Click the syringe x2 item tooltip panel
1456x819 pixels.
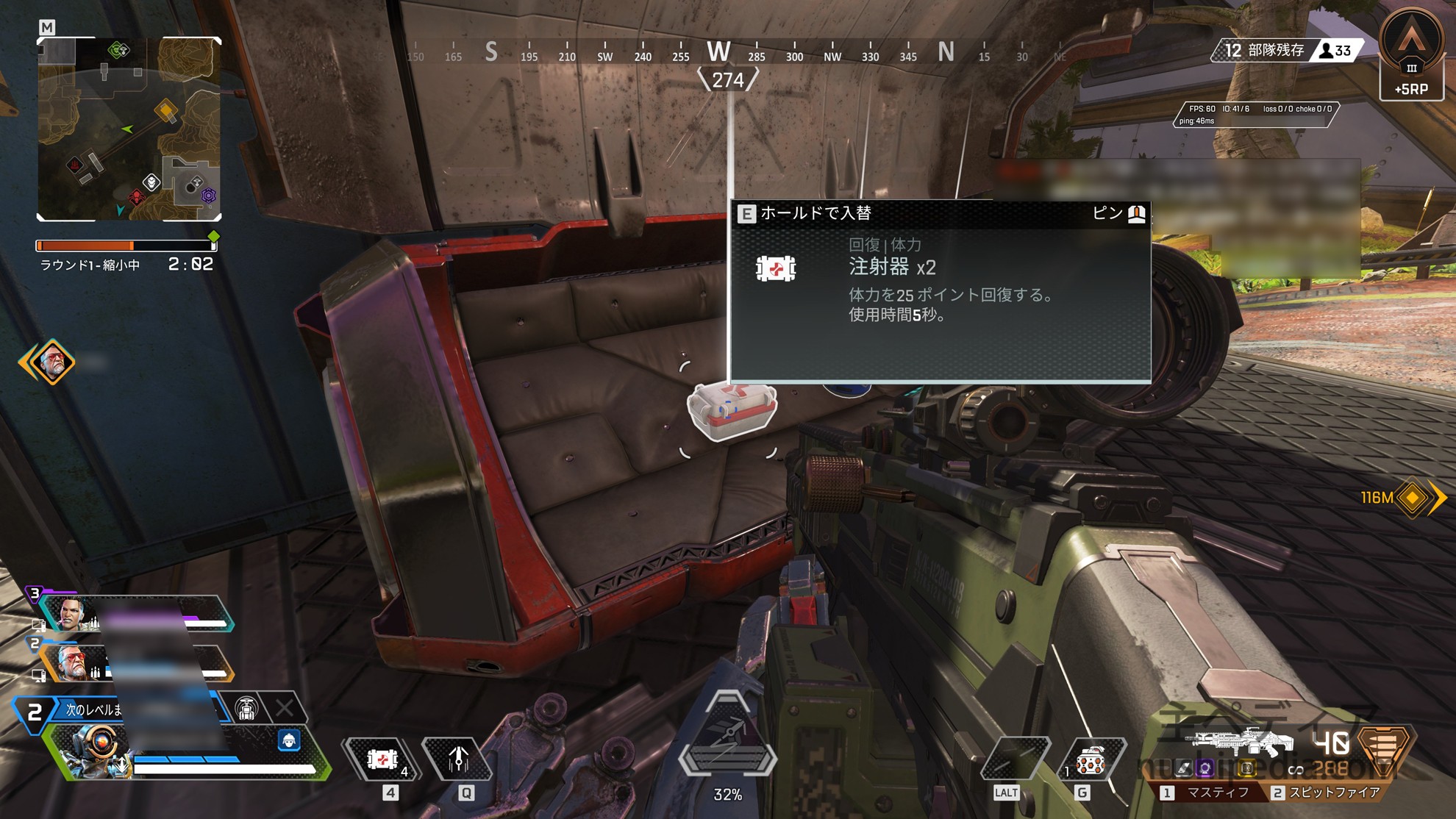pyautogui.click(x=940, y=291)
